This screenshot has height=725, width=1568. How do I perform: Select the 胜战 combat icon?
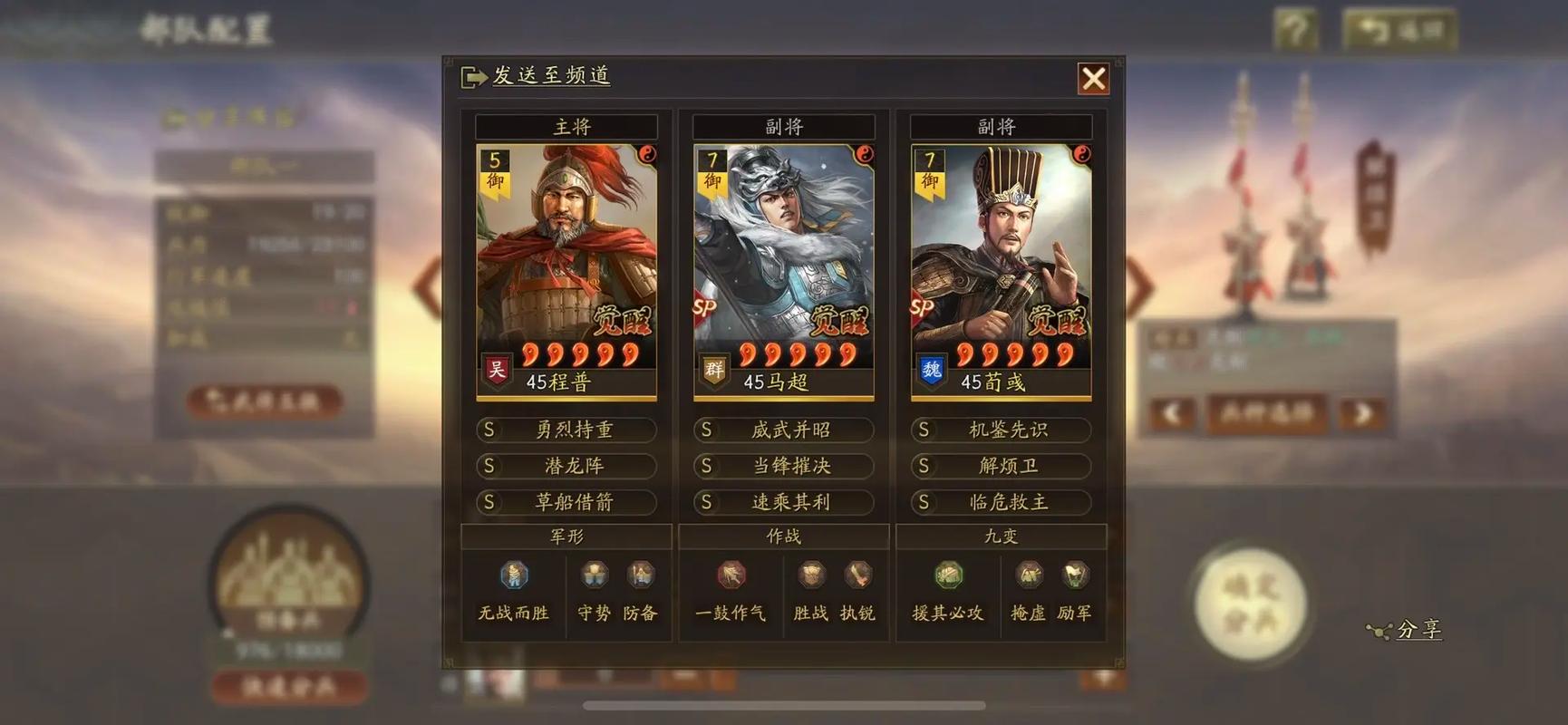[809, 575]
